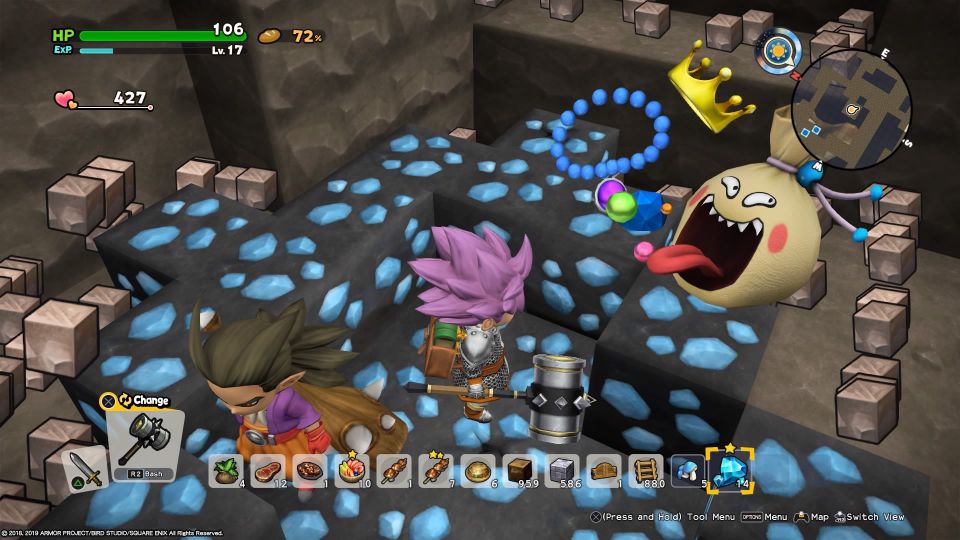
Task: Select the grey stone block stack
Action: point(562,470)
